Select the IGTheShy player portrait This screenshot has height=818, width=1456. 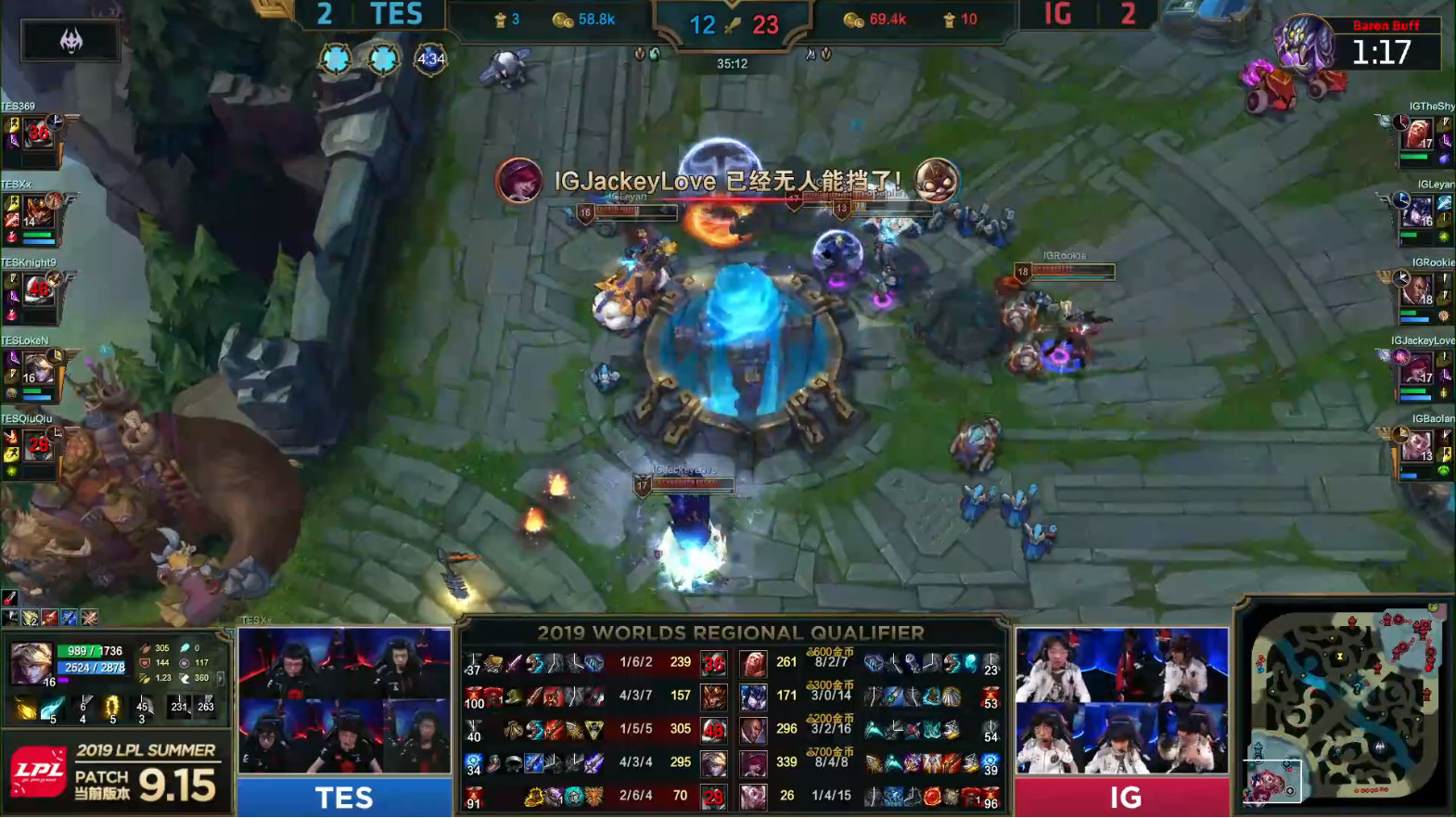1418,134
